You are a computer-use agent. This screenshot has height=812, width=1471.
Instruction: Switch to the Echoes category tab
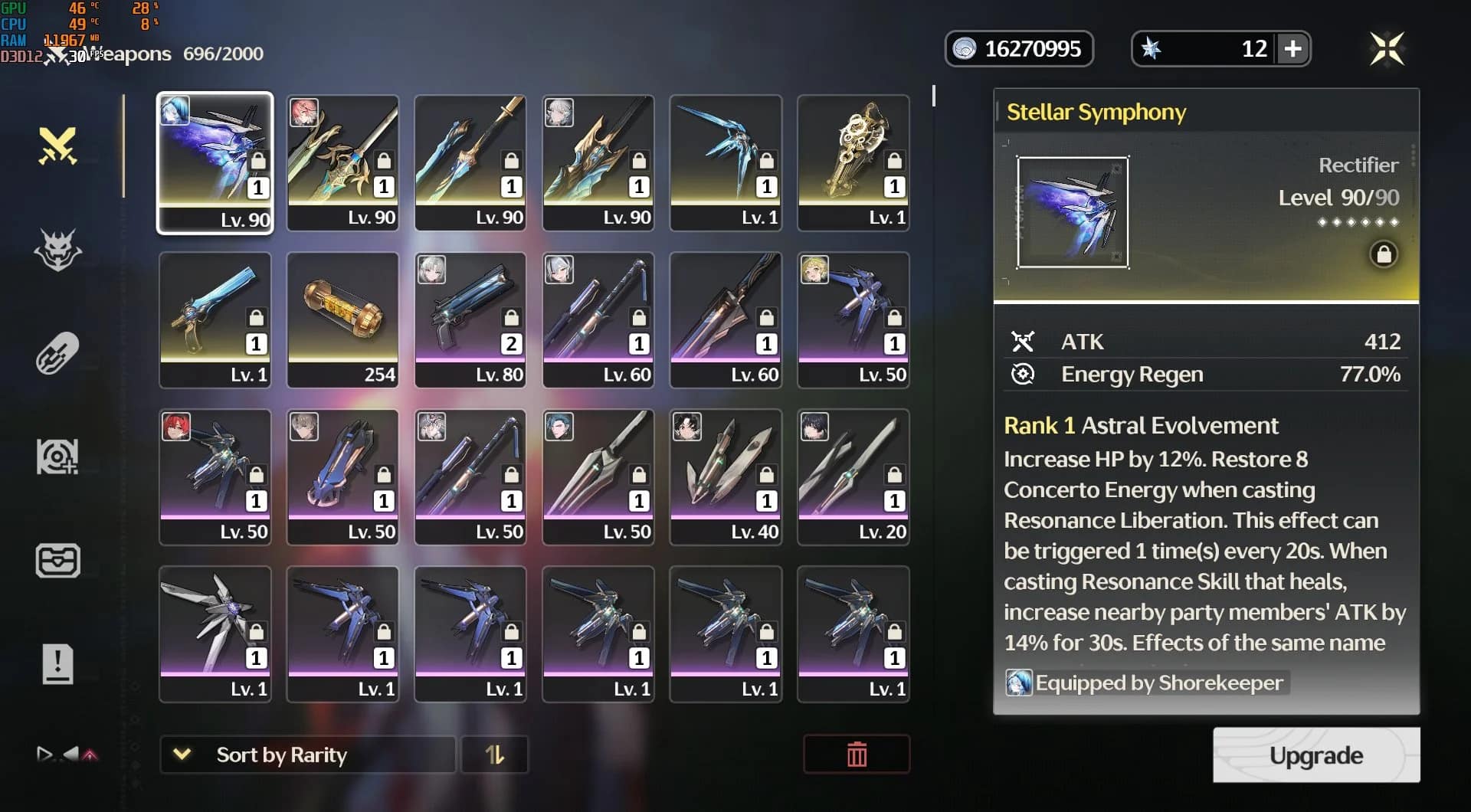58,250
